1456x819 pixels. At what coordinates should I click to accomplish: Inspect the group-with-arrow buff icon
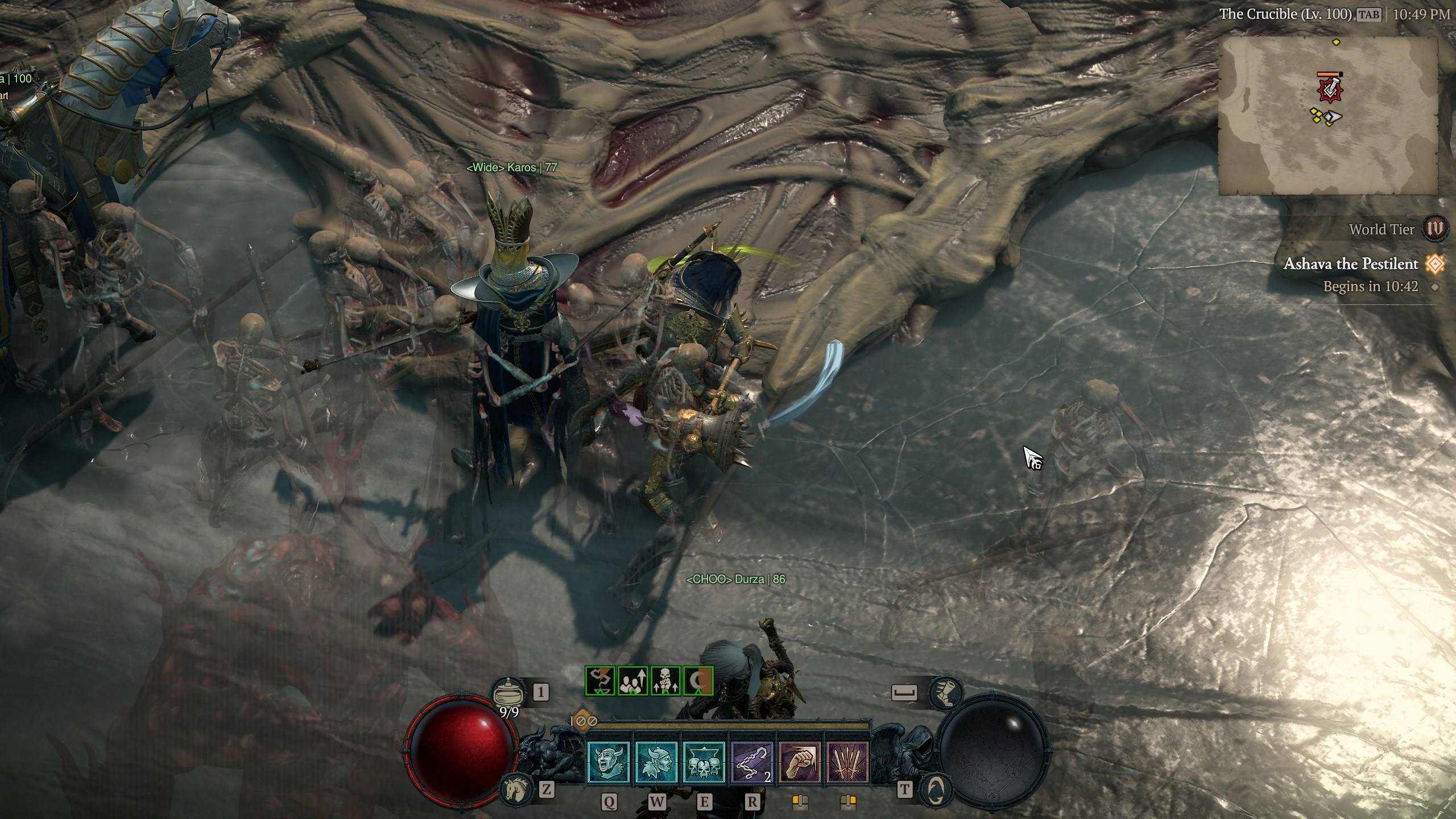coord(632,681)
